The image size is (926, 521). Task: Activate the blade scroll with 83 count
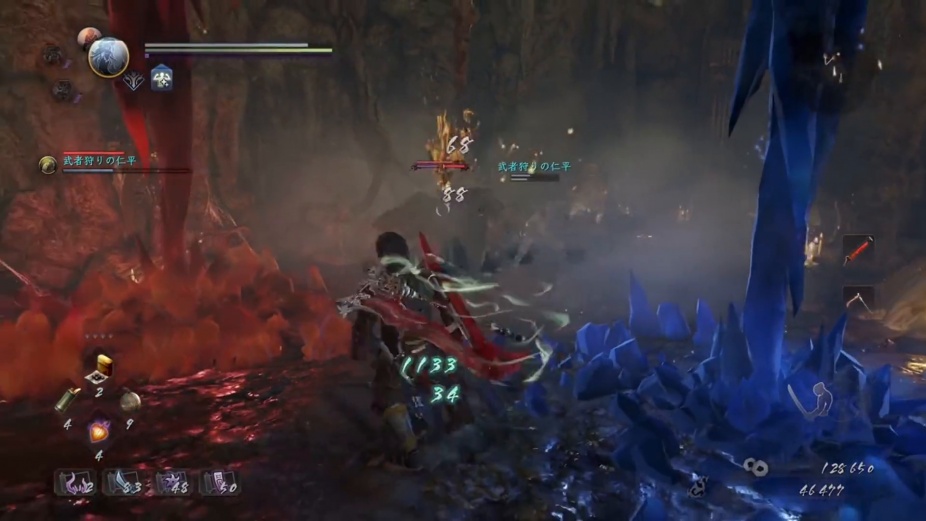(x=123, y=483)
